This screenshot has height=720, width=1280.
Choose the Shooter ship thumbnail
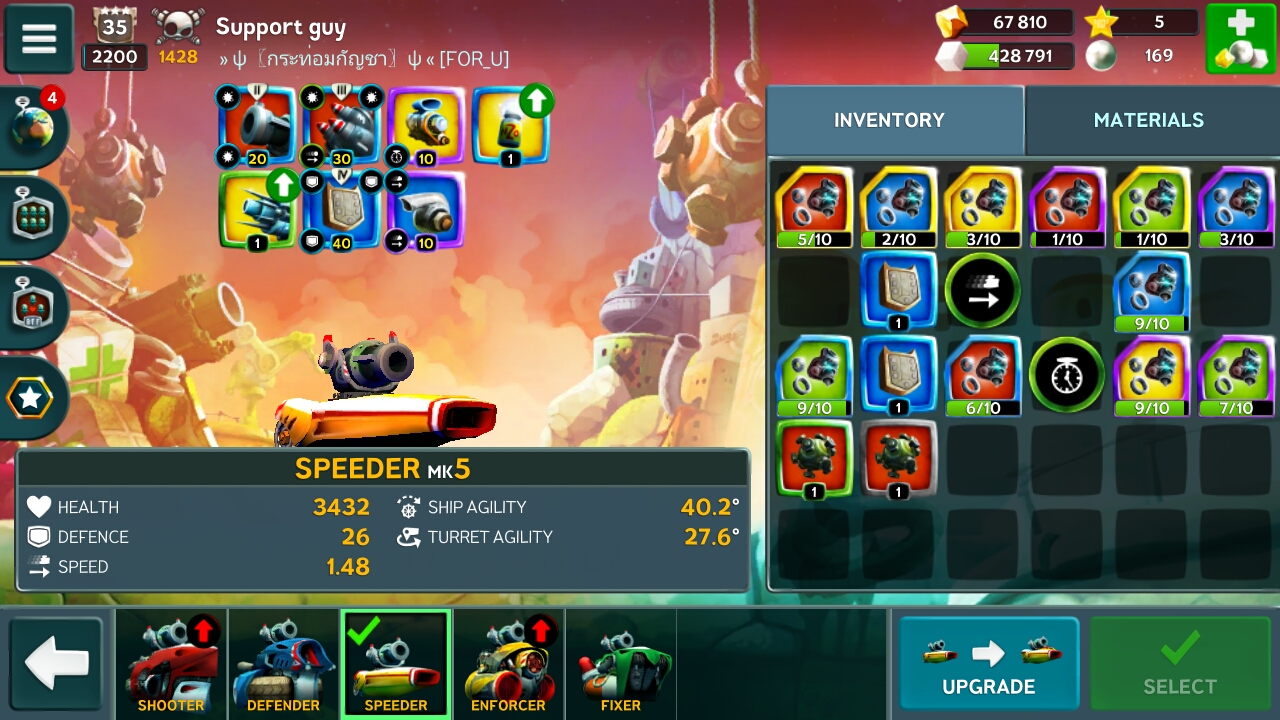tap(171, 663)
